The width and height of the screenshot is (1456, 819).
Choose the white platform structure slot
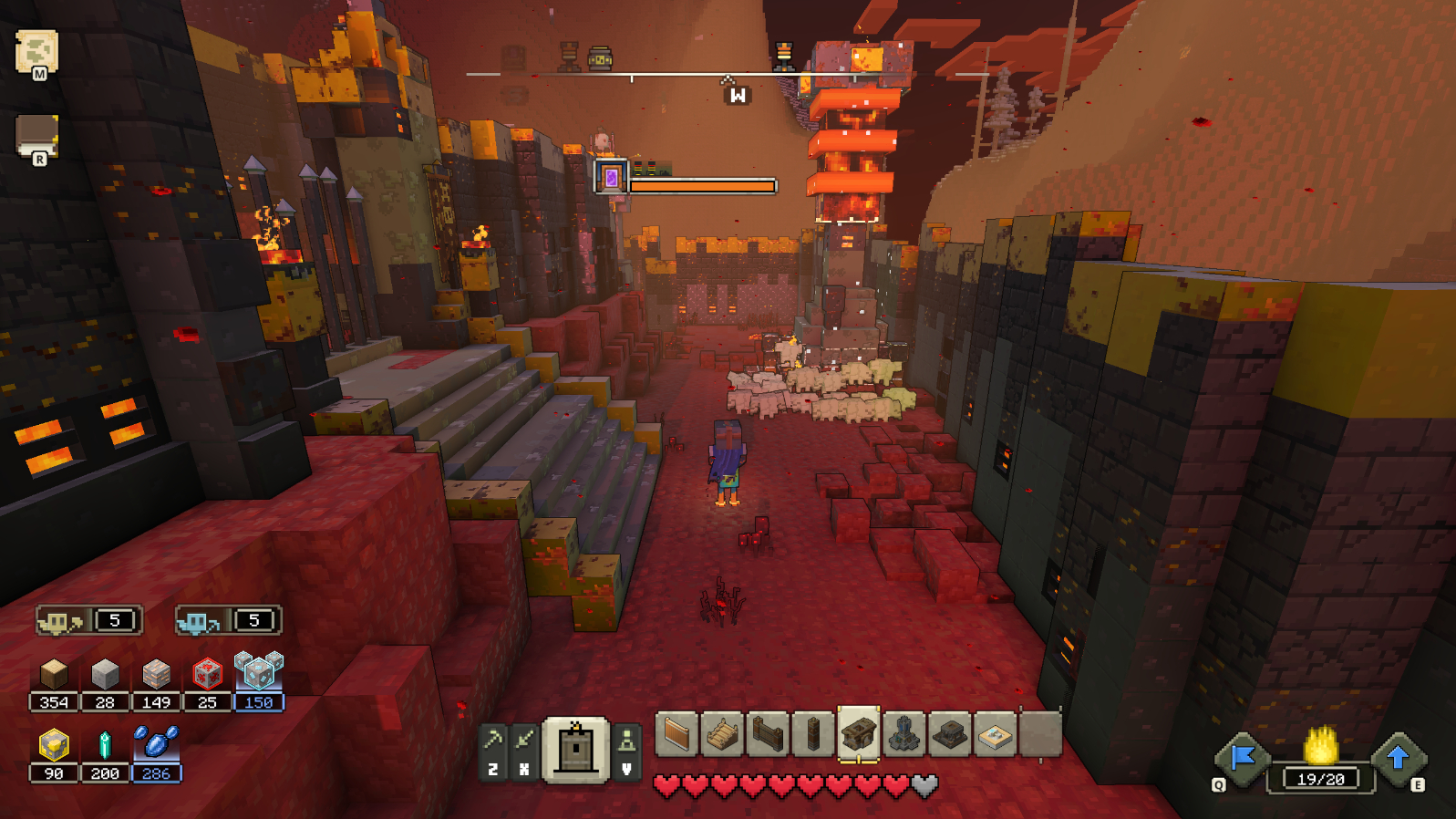coord(996,734)
